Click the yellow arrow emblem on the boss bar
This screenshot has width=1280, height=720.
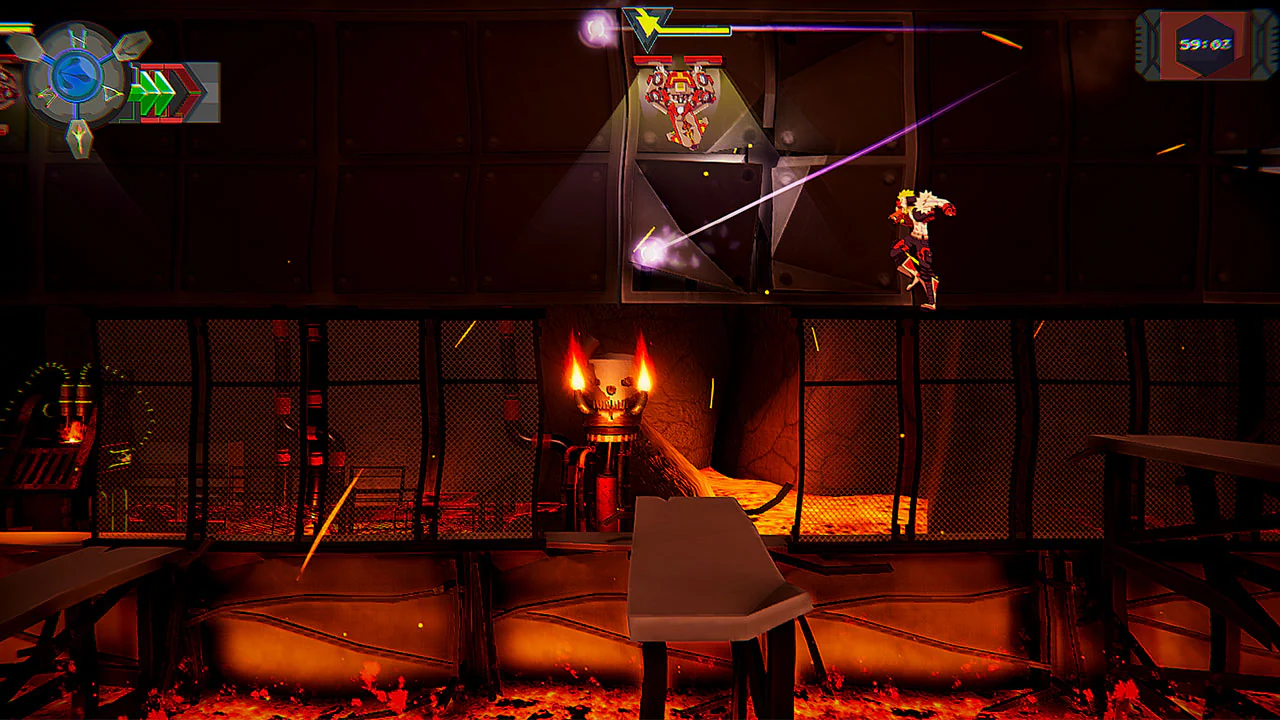tap(648, 22)
